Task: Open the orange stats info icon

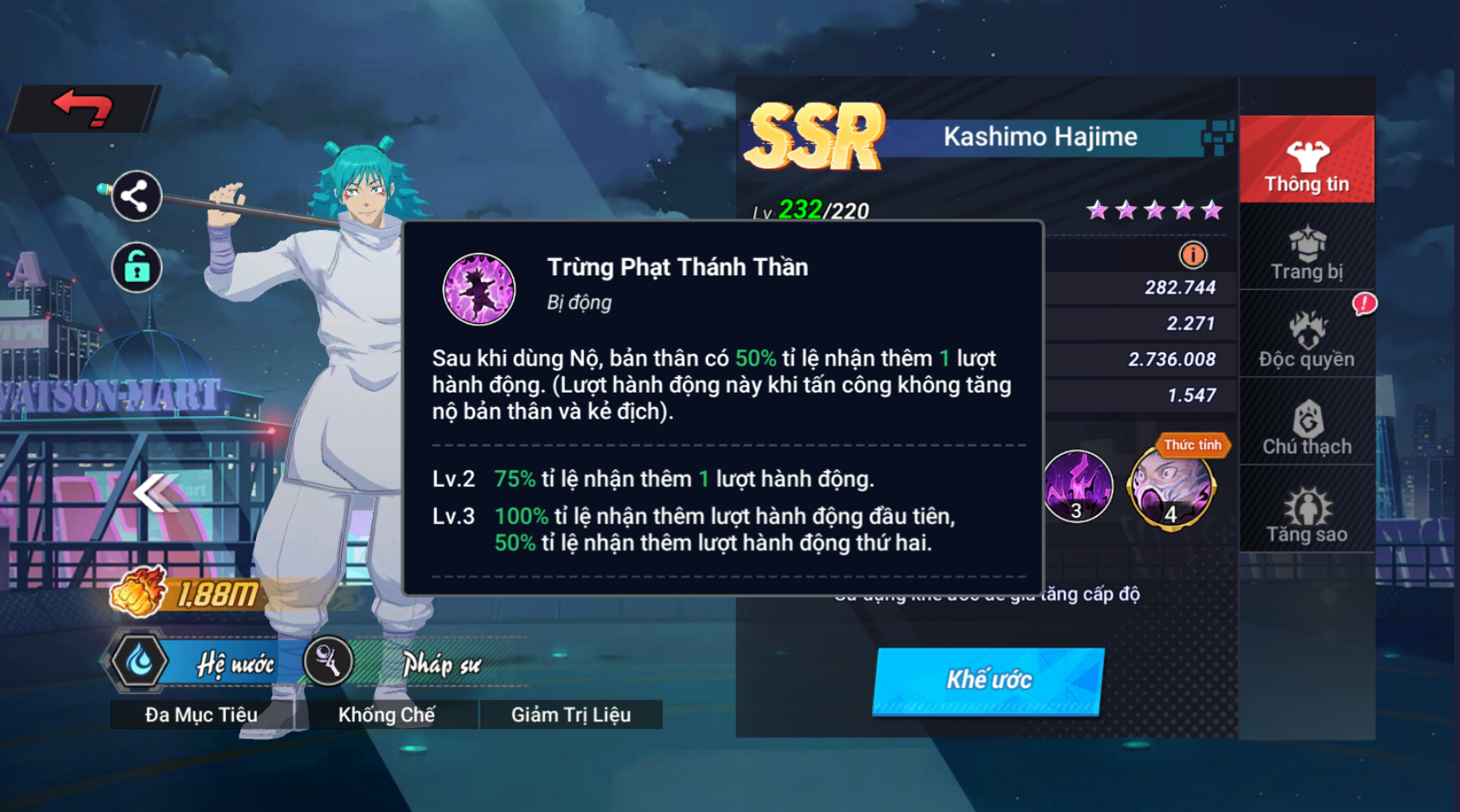Action: pyautogui.click(x=1193, y=255)
